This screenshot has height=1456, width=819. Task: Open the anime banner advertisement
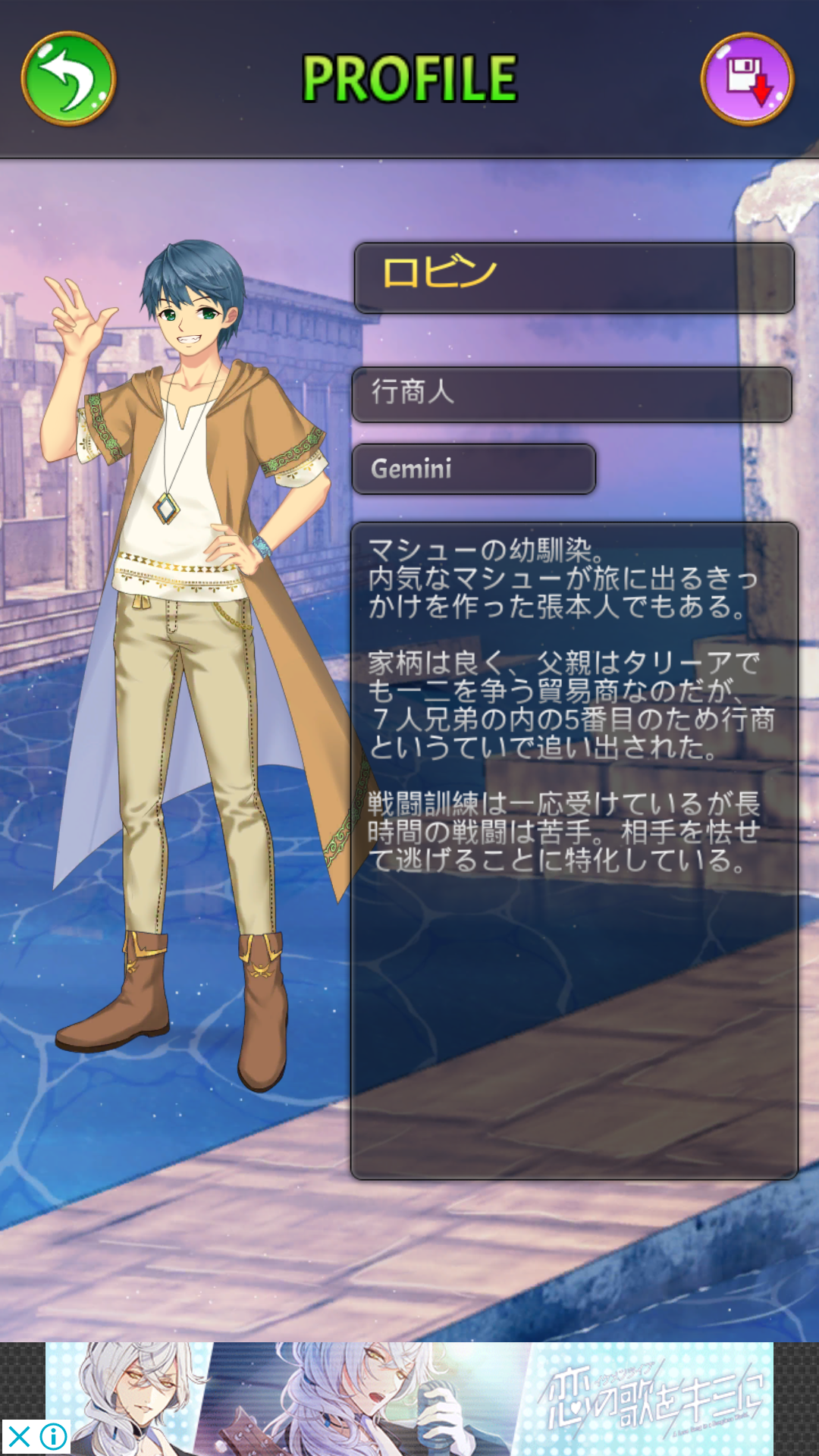point(409,1398)
